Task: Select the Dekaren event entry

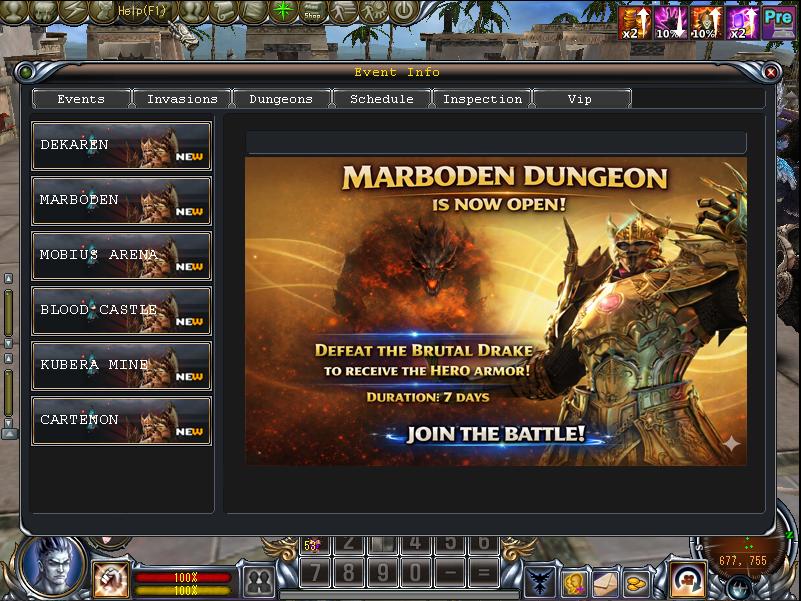Action: click(121, 146)
